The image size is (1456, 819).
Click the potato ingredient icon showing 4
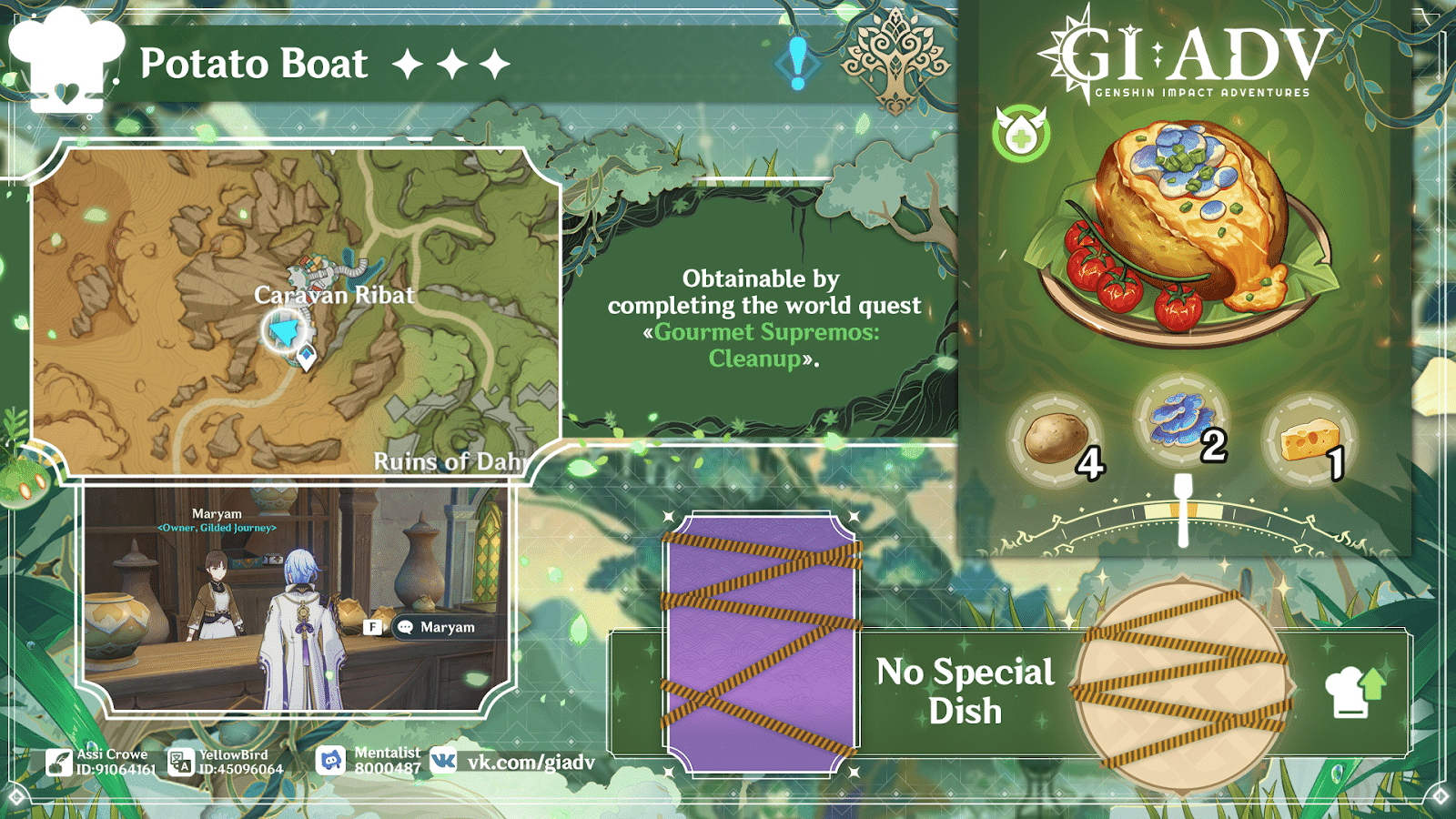click(x=1056, y=437)
